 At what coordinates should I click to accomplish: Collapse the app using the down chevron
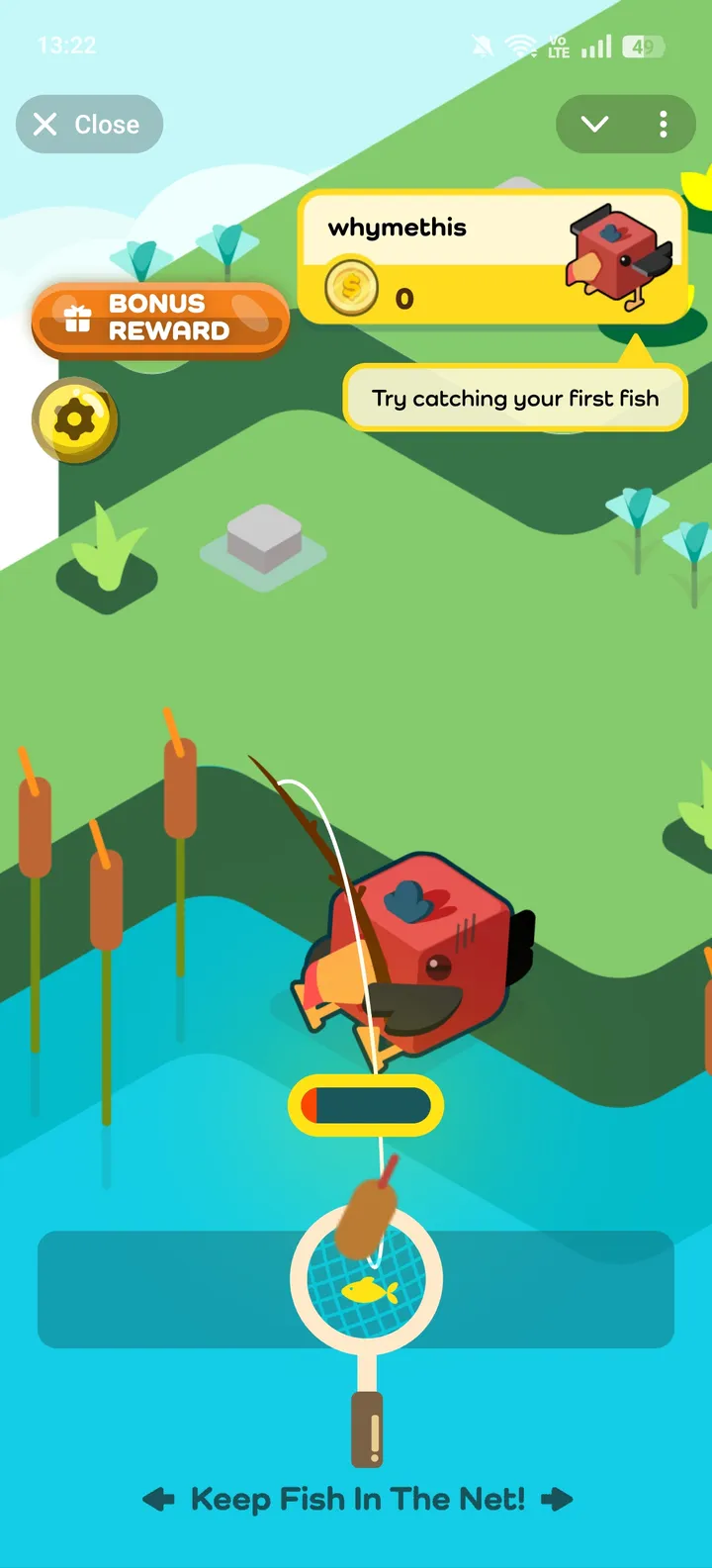point(594,125)
